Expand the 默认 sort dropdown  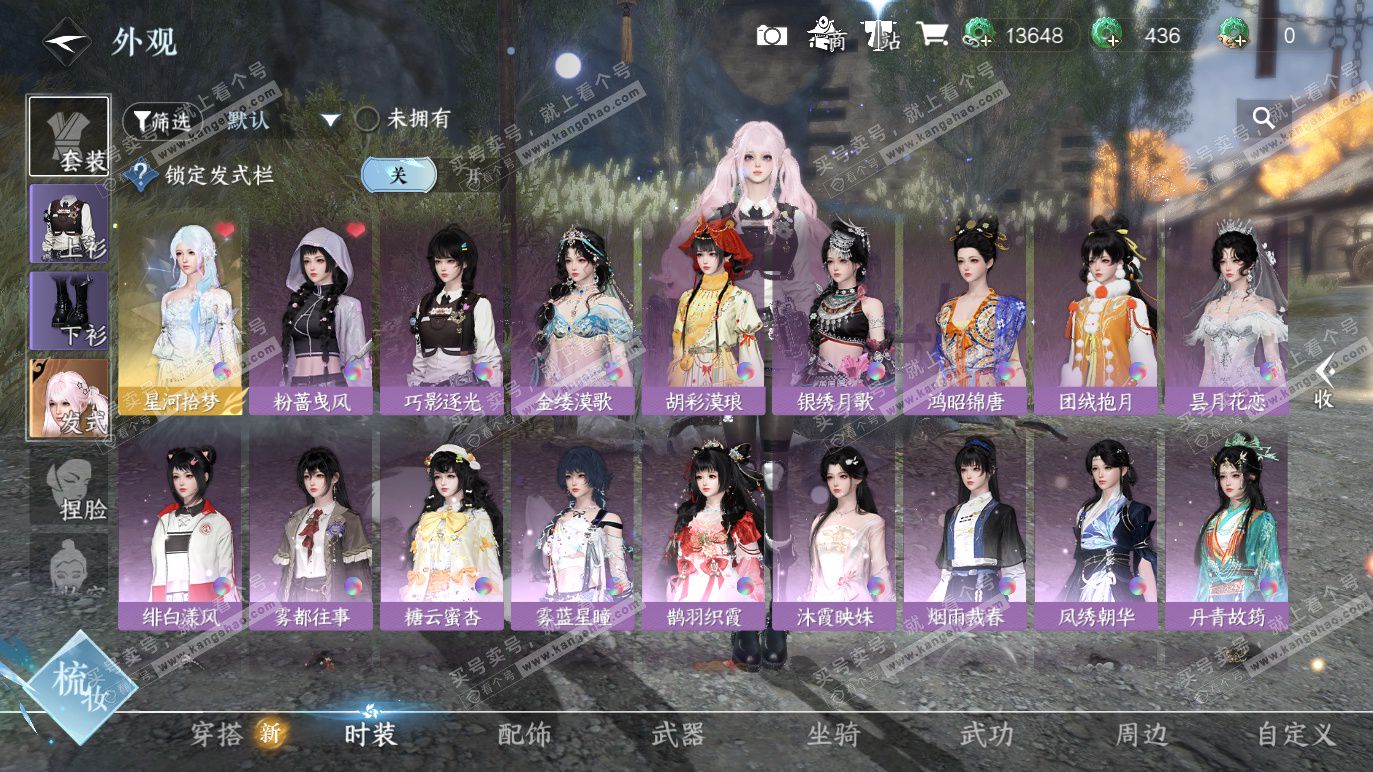(330, 120)
